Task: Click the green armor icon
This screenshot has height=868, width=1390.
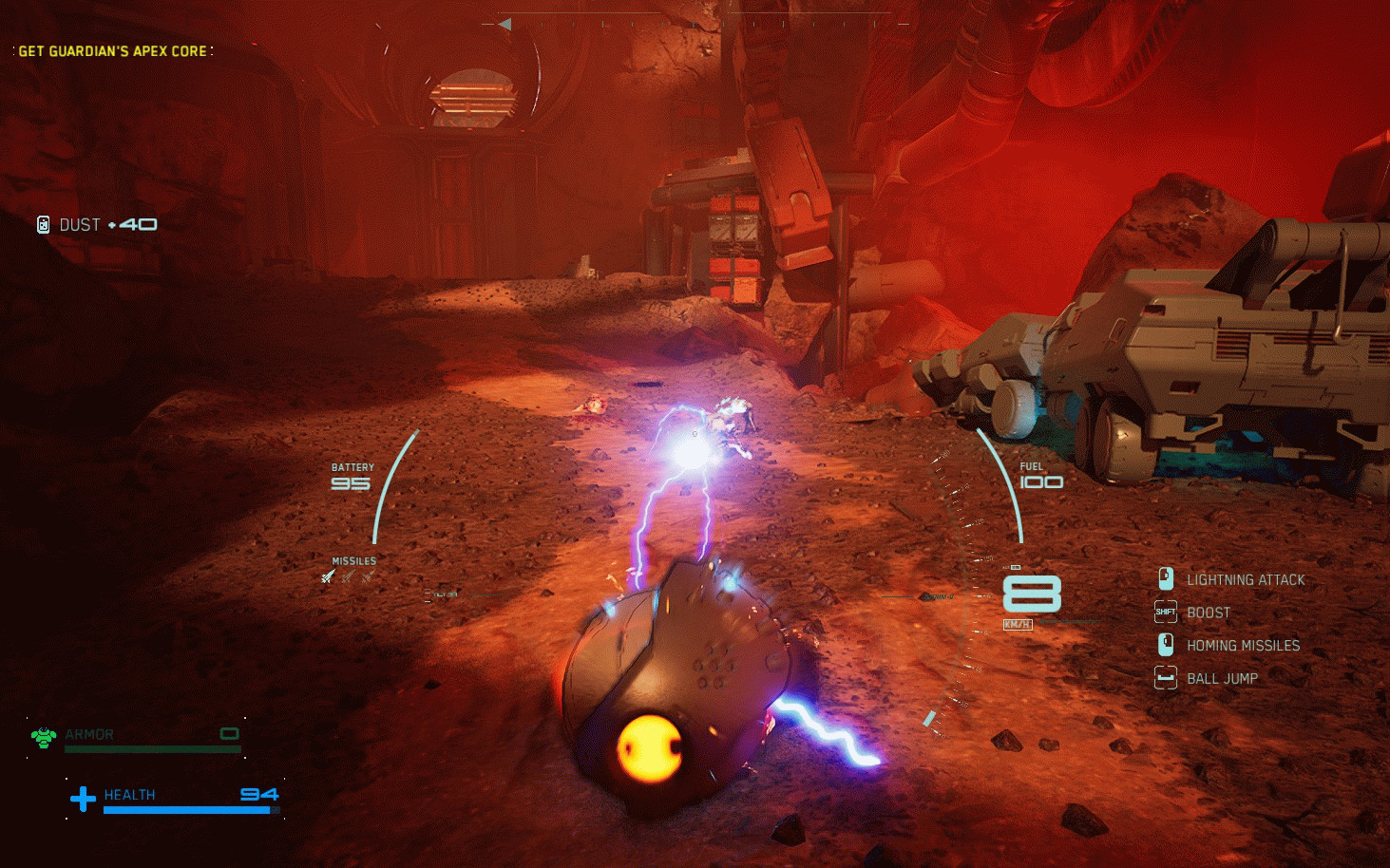Action: click(43, 737)
